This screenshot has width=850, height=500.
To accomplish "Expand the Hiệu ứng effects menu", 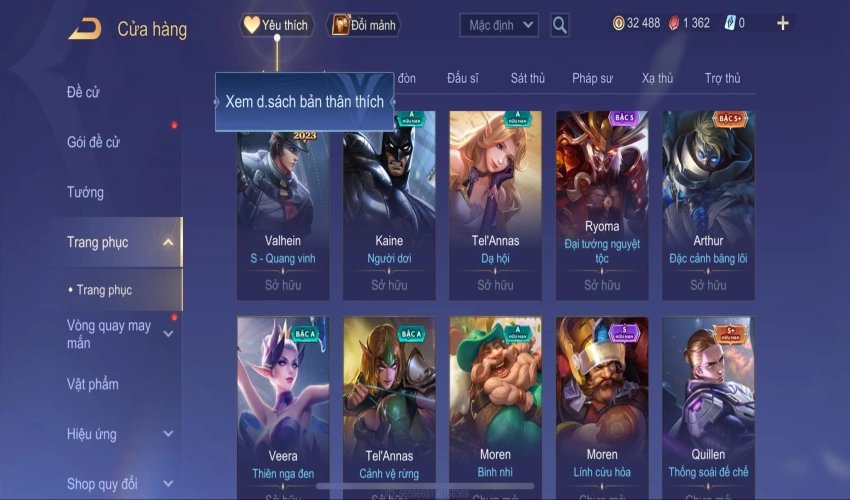I will (167, 434).
